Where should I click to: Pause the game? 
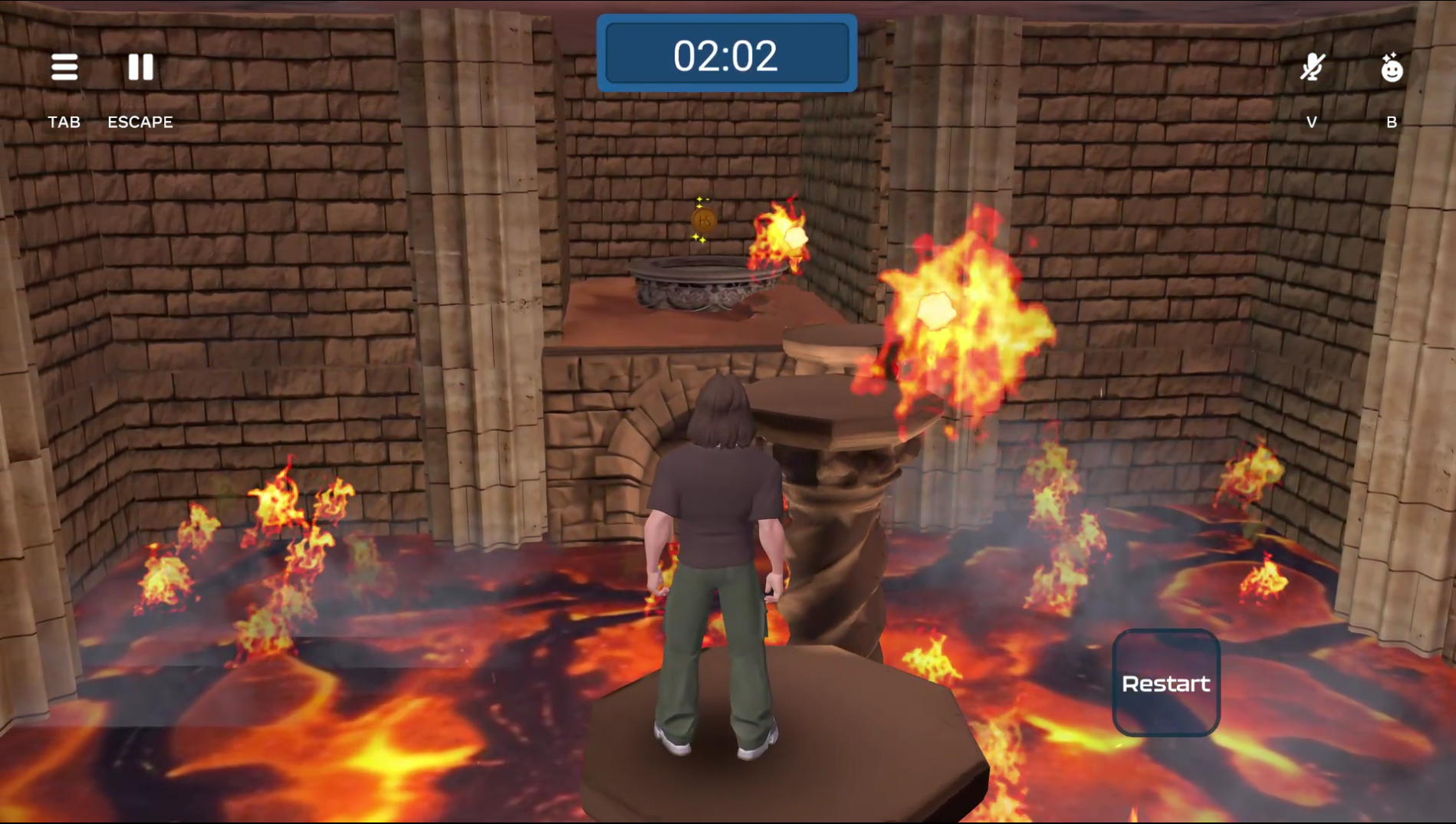tap(140, 67)
